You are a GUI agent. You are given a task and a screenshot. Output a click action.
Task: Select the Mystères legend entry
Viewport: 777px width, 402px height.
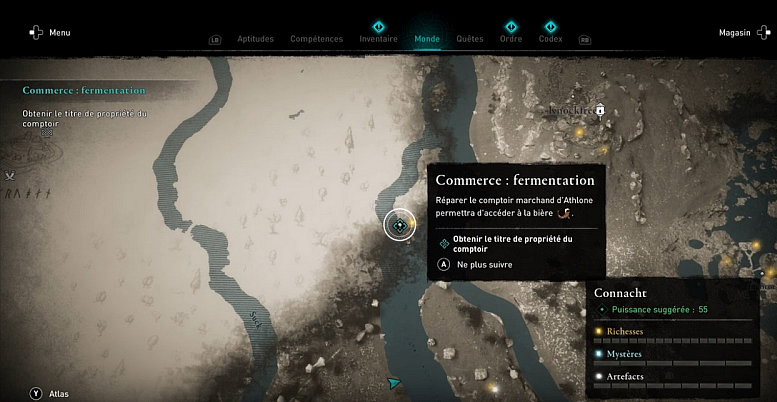pos(624,353)
